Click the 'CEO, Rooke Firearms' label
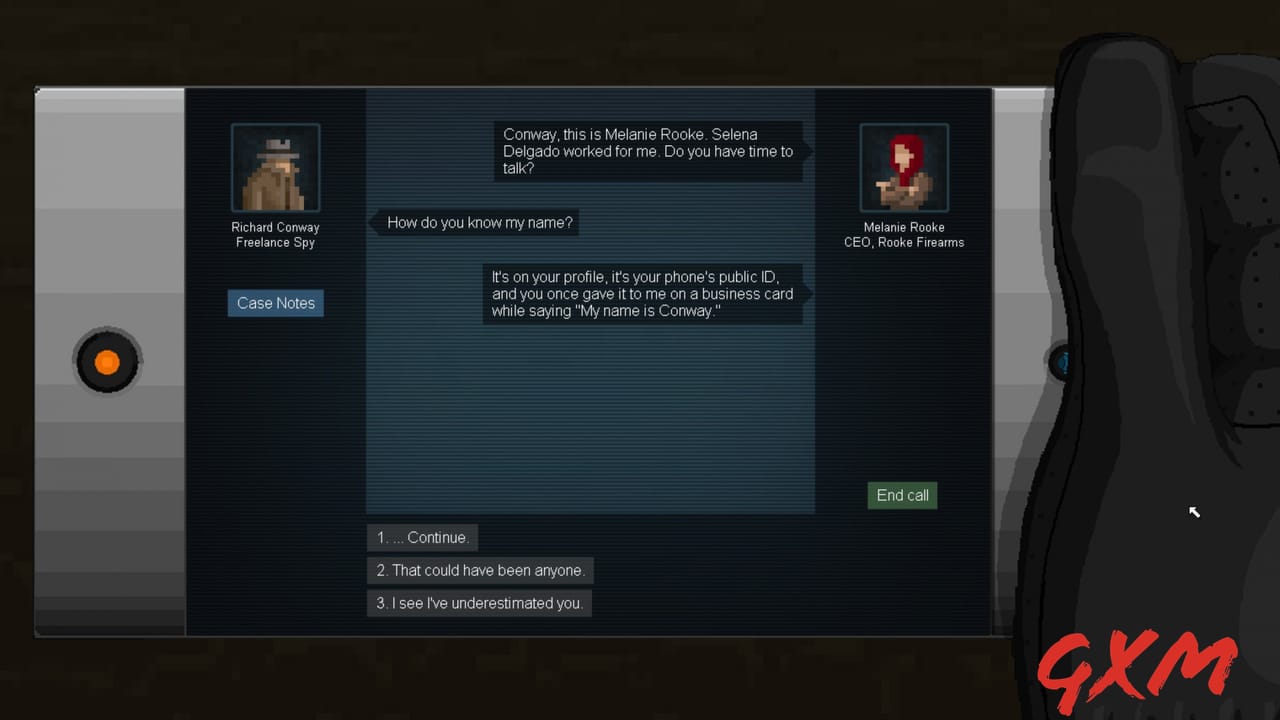This screenshot has height=720, width=1280. 903,242
